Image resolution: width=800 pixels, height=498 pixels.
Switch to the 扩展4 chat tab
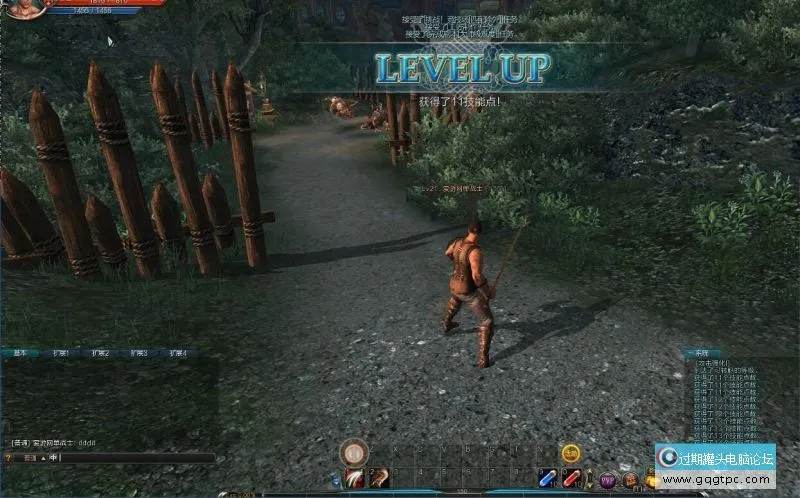(178, 353)
